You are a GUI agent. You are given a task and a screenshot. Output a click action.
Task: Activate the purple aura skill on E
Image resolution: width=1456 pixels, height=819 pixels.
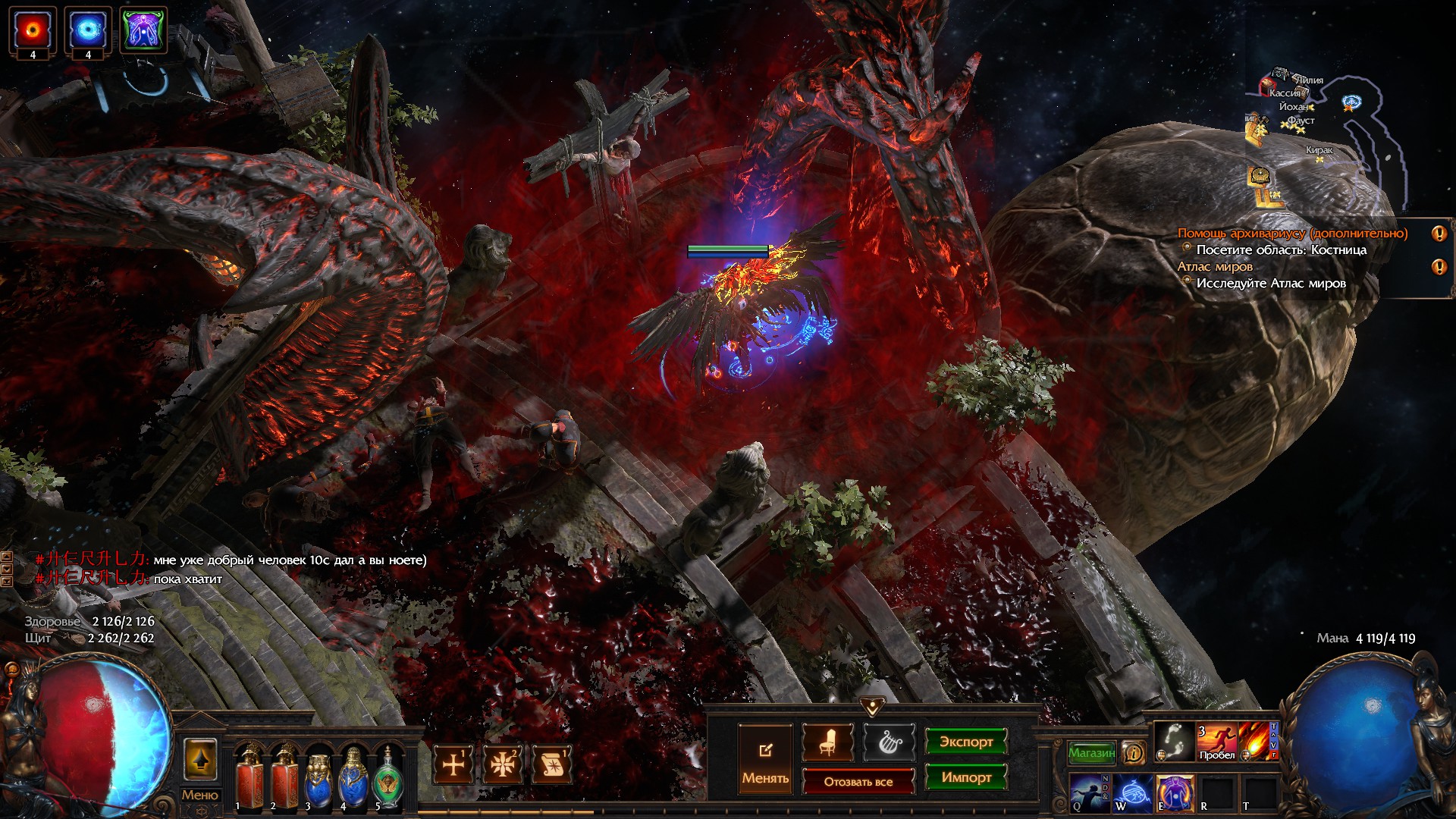1174,792
